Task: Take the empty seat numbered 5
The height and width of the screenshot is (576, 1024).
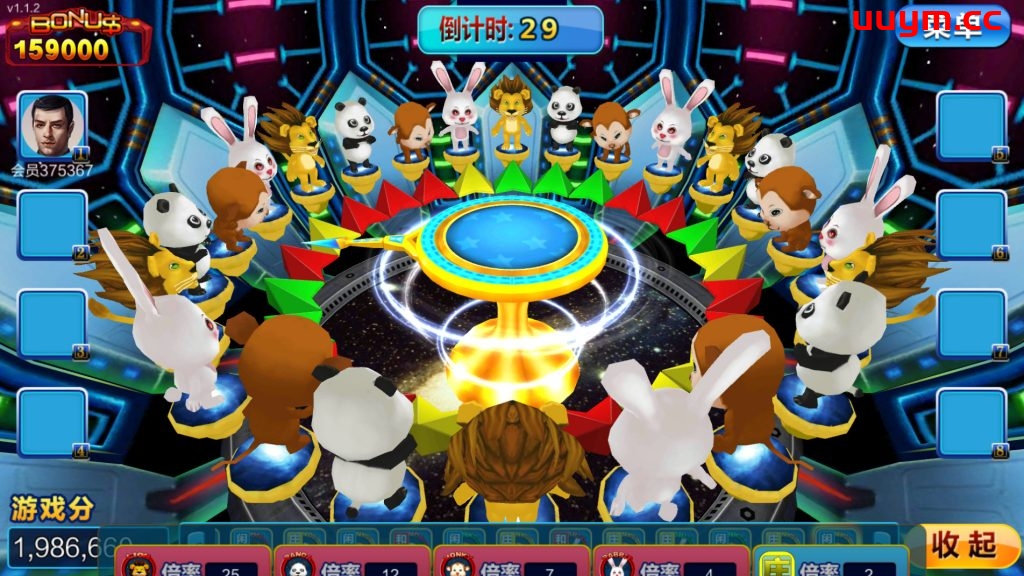Action: [971, 126]
